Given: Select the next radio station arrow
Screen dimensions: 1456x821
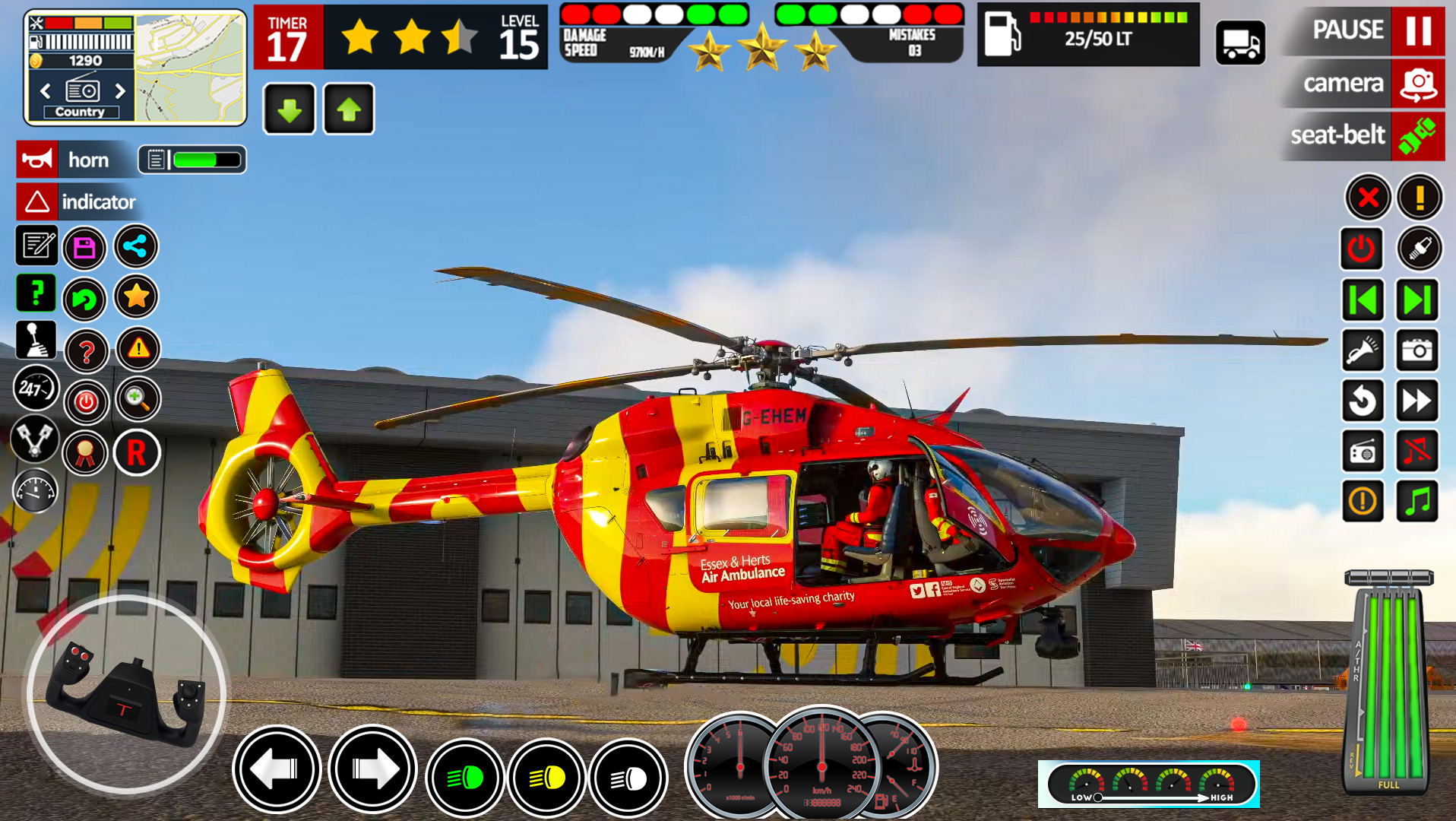Looking at the screenshot, I should 120,91.
